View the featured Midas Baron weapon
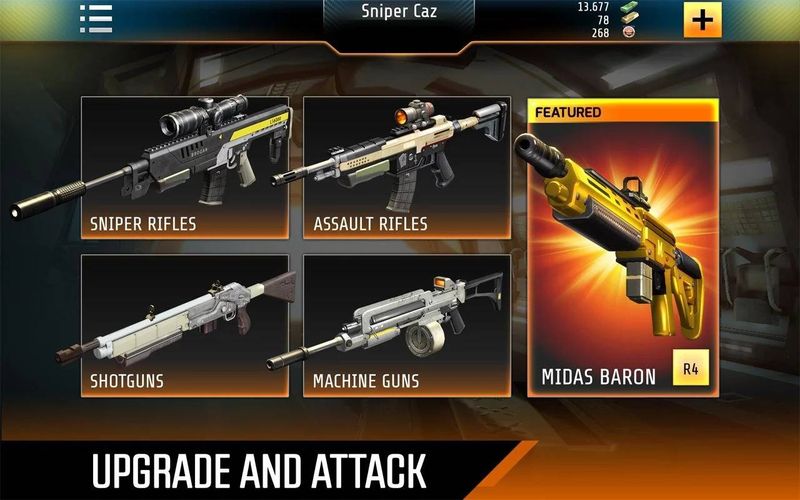 coord(623,248)
